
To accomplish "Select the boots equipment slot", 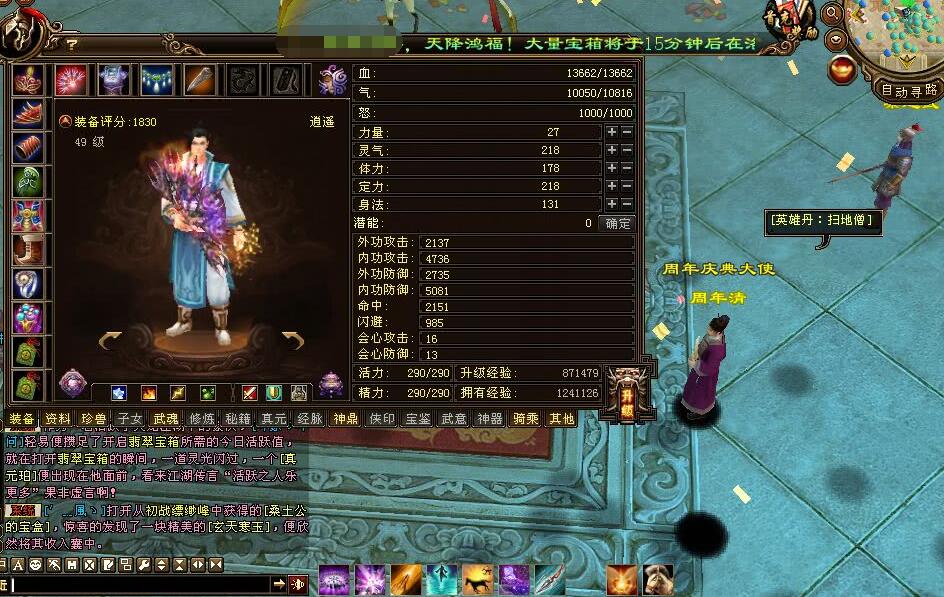I will click(x=27, y=249).
